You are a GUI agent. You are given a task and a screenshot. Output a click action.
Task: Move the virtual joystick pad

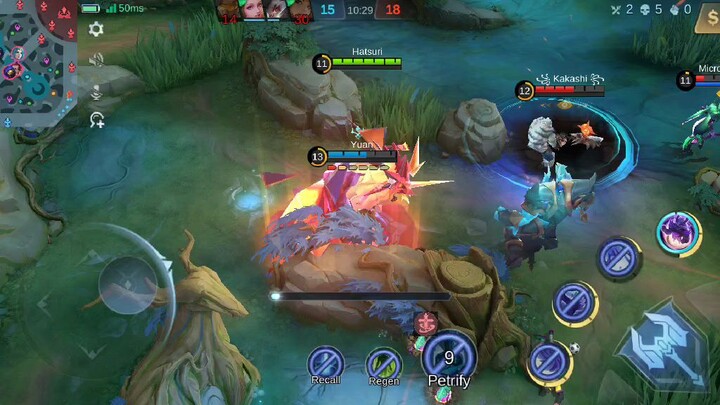coord(128,285)
